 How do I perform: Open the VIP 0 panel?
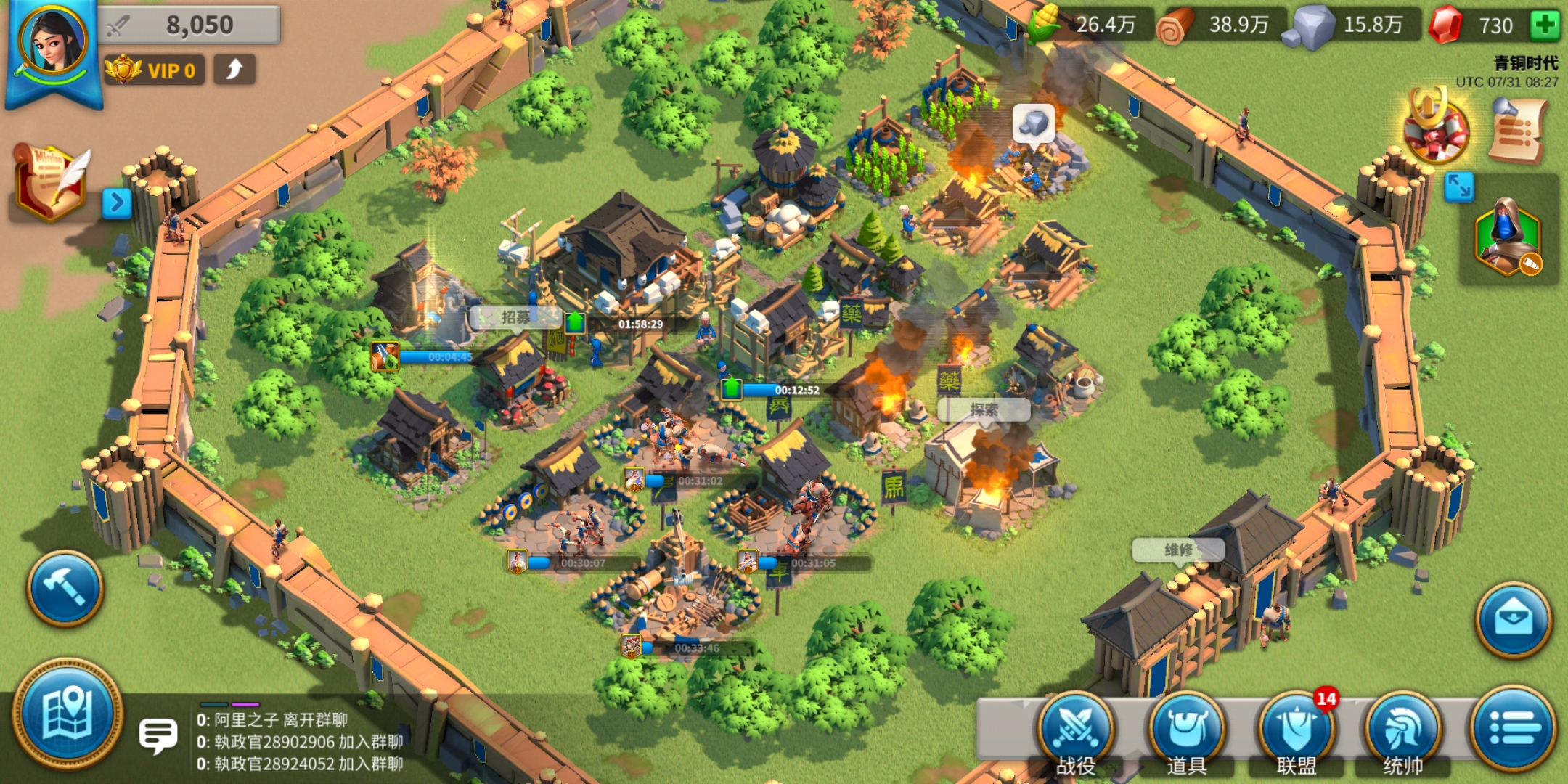tap(154, 70)
